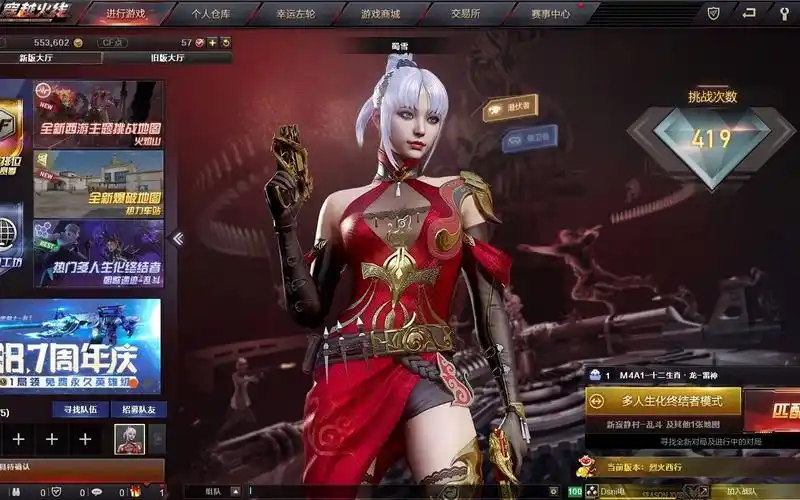Switch to the 赛事中心 tab

pyautogui.click(x=550, y=14)
